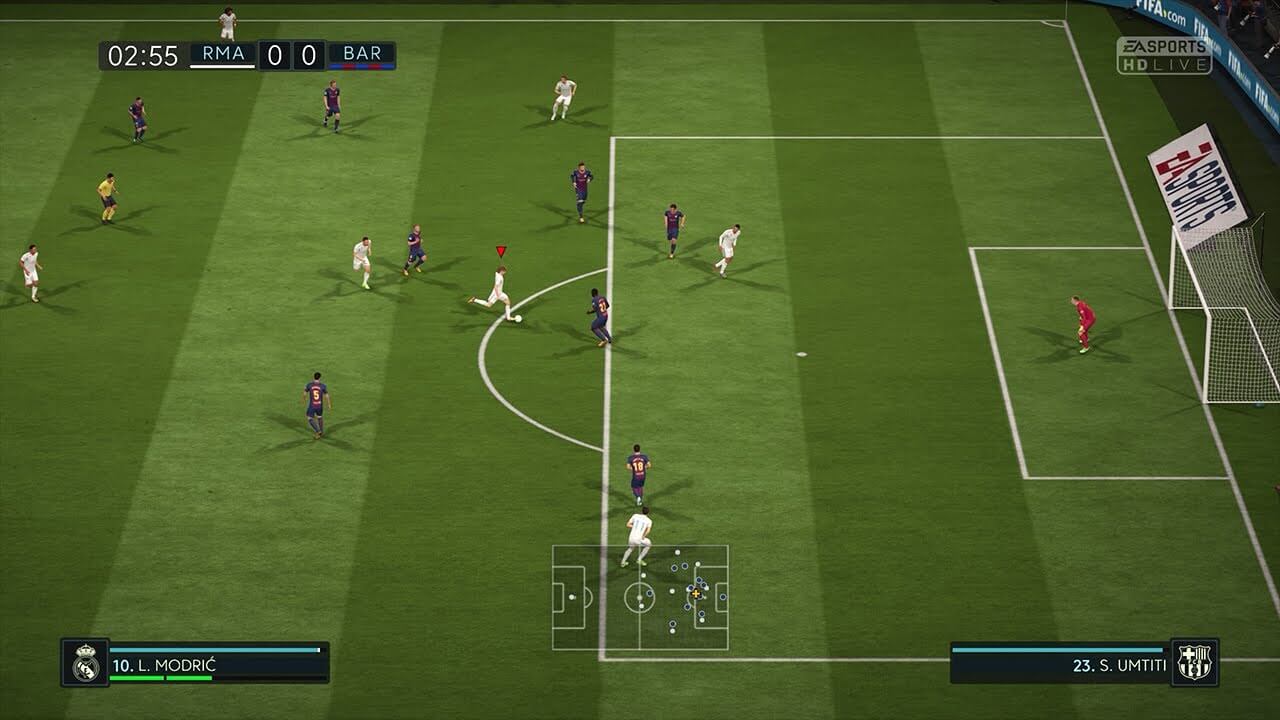1280x720 pixels.
Task: Select the Real Madrid club crest
Action: pyautogui.click(x=85, y=663)
